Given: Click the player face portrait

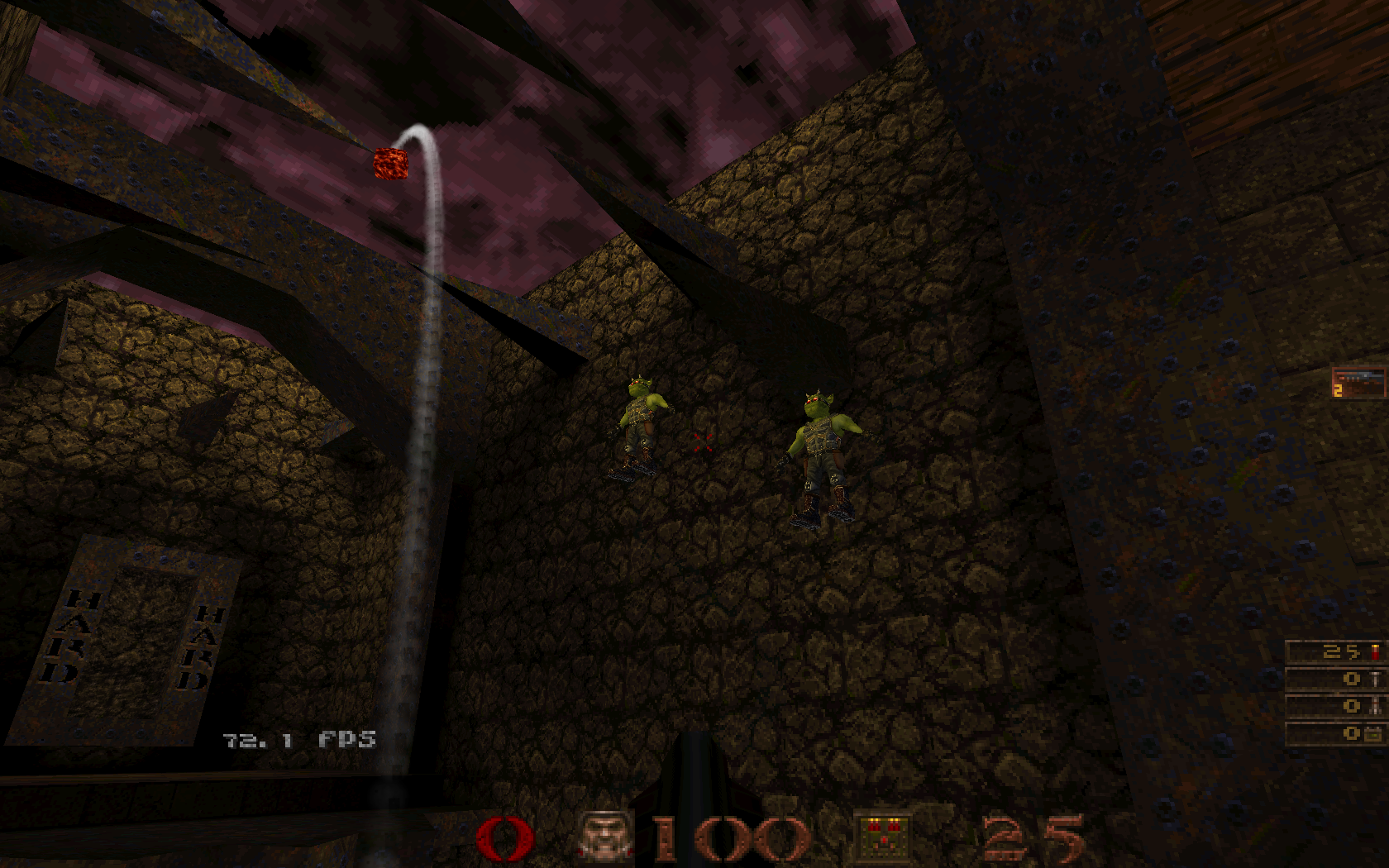Looking at the screenshot, I should click(x=604, y=837).
